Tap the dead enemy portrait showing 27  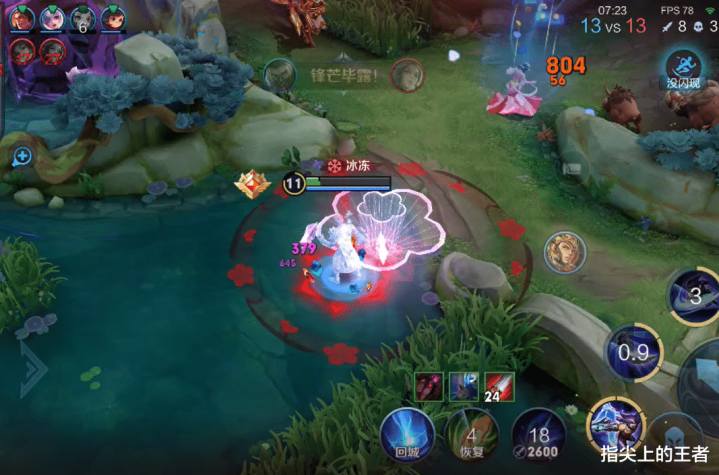tap(52, 49)
